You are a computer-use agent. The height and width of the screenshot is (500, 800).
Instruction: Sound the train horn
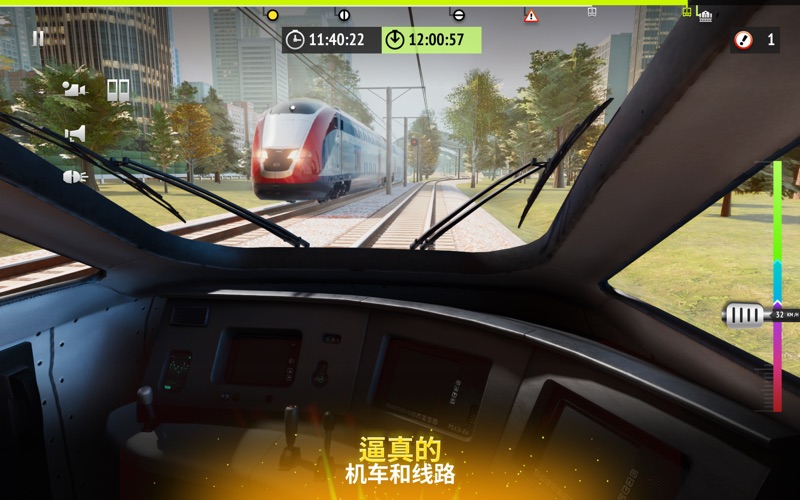75,133
